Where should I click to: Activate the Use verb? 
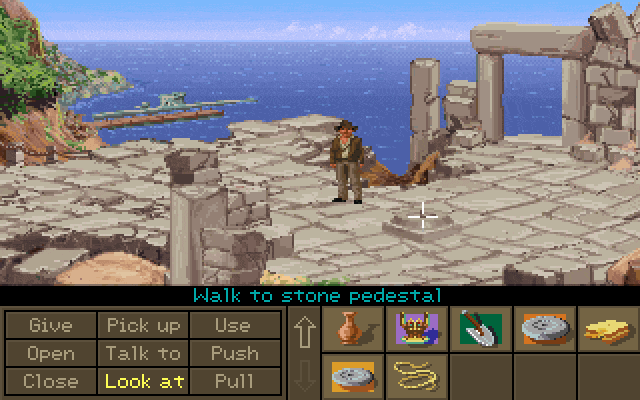click(233, 326)
